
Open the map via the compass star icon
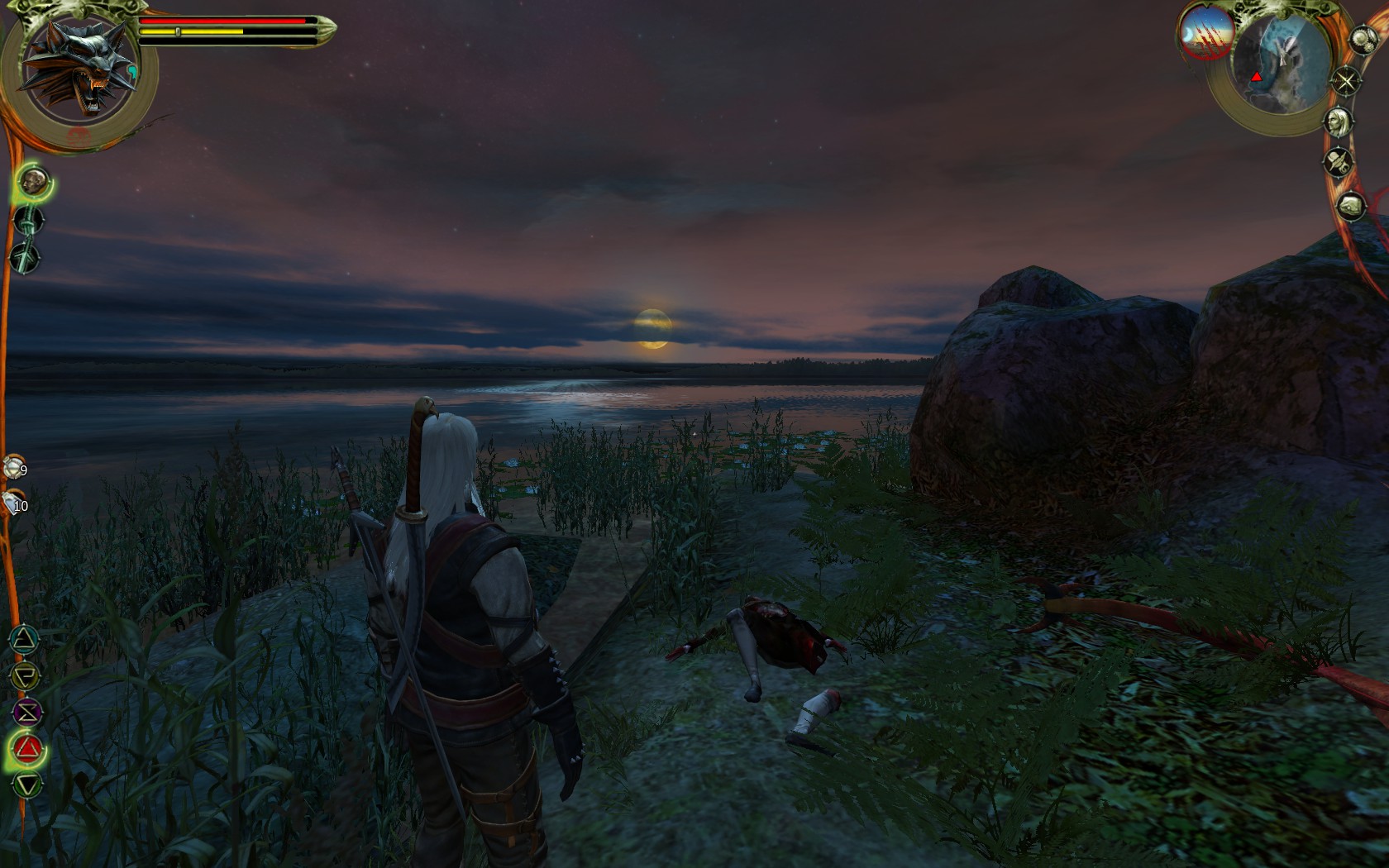point(1346,81)
